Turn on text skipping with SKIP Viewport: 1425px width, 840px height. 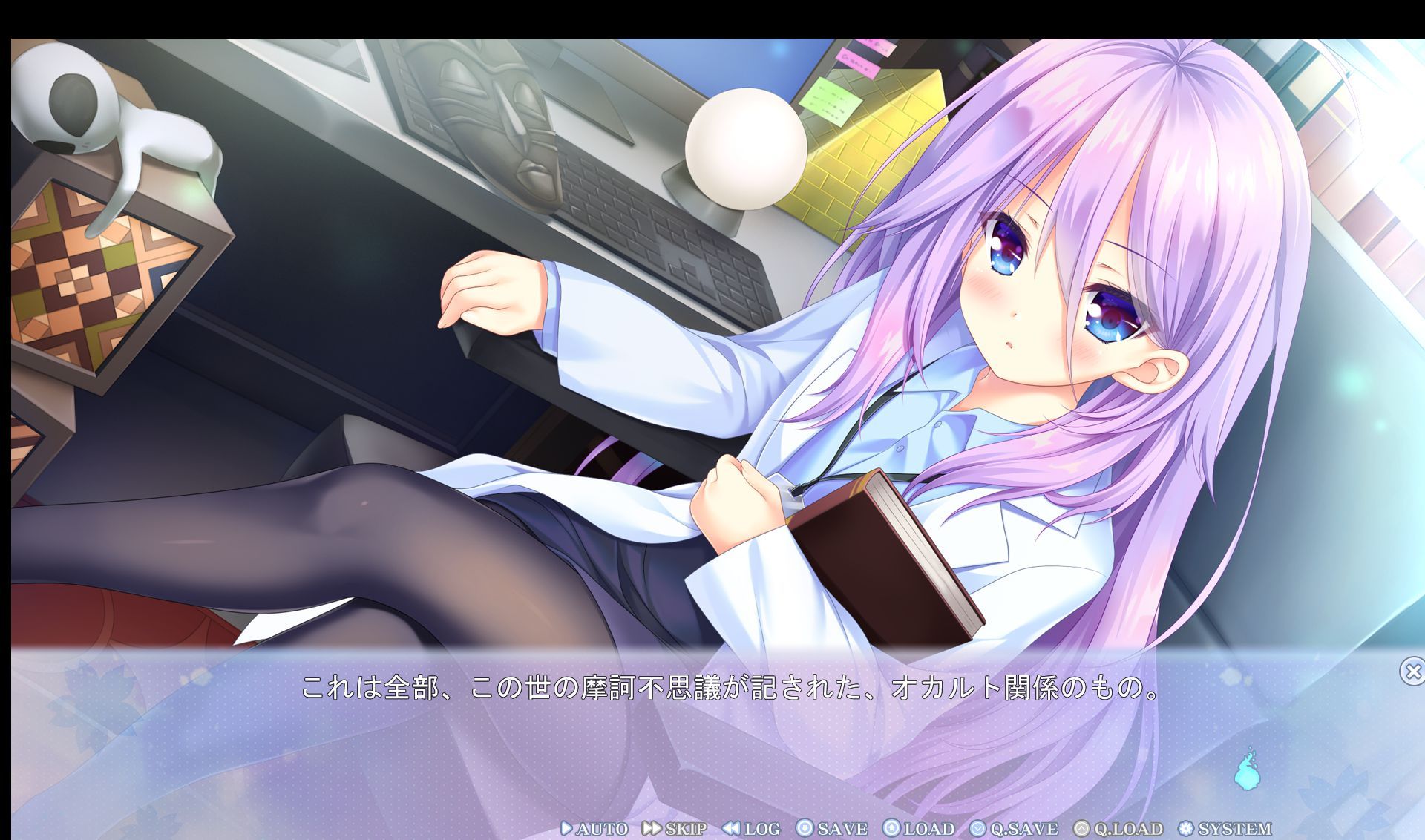[685, 828]
